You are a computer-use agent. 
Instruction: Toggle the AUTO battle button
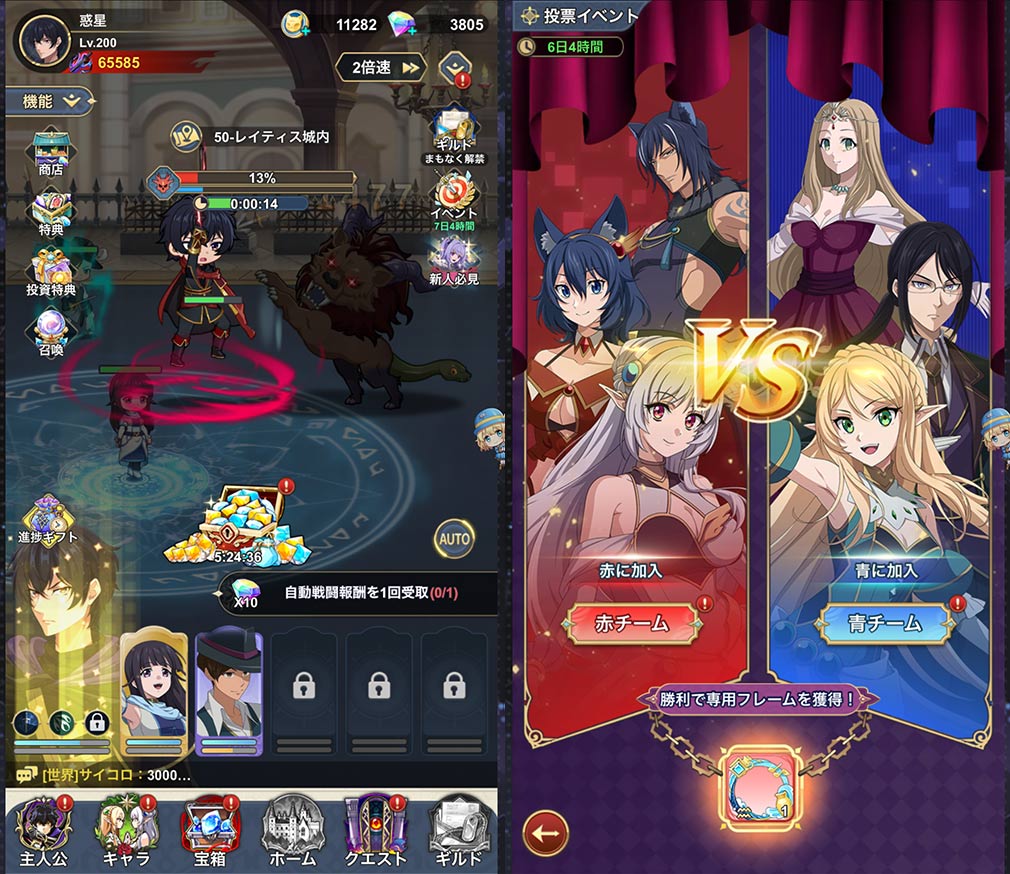click(x=453, y=539)
